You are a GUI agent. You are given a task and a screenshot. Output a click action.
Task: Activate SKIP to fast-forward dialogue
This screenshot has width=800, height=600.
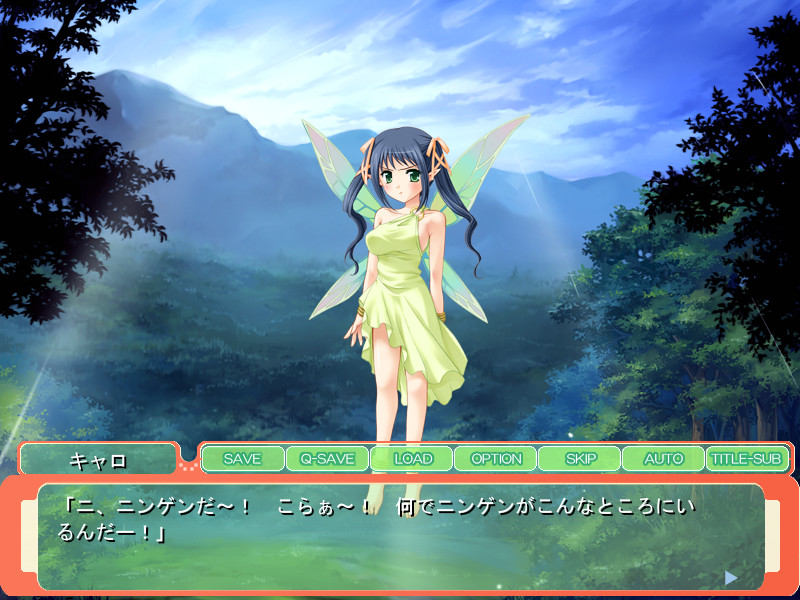click(x=580, y=459)
